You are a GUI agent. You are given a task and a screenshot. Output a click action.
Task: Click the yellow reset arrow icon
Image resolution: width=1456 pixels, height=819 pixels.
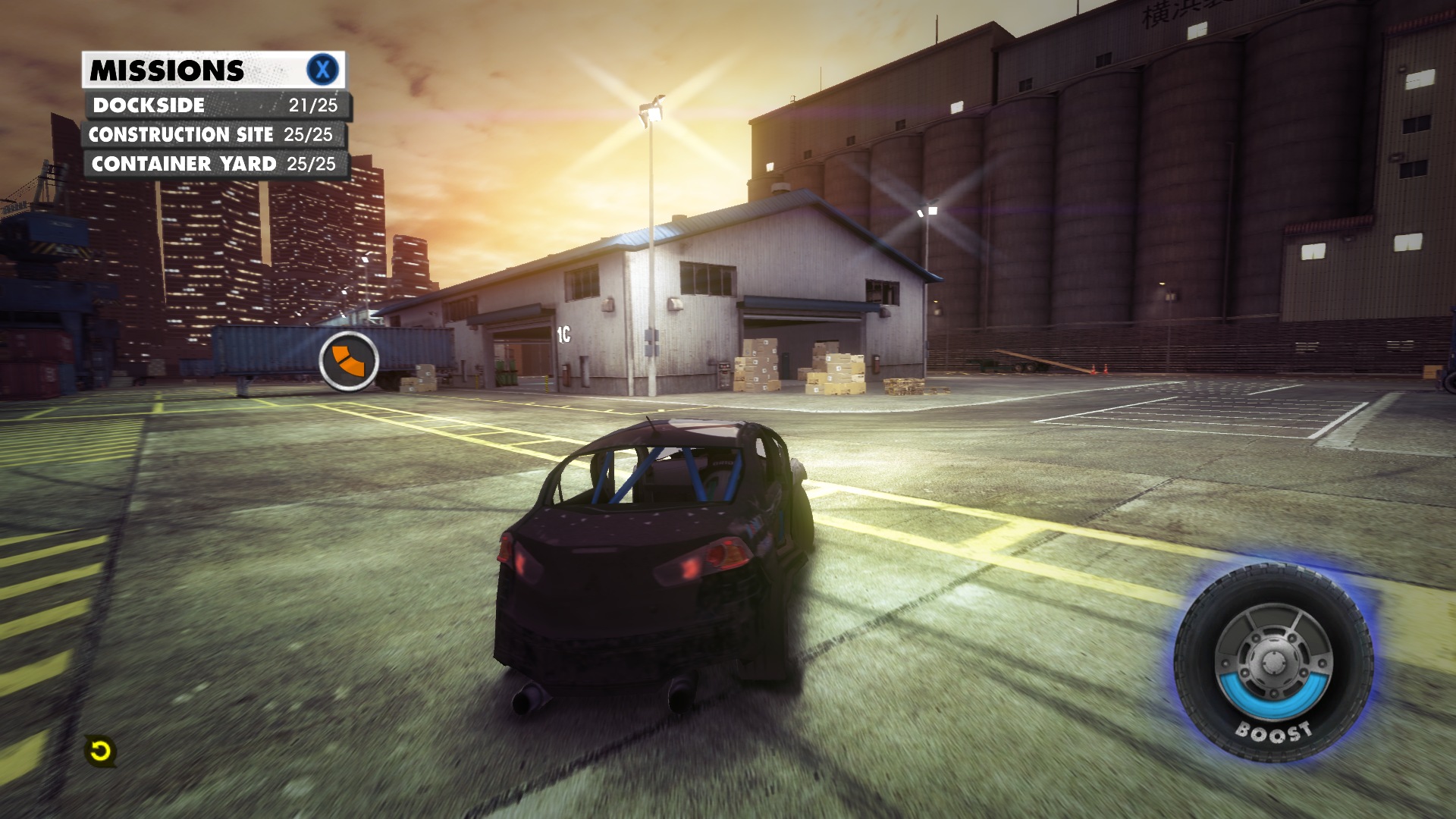[100, 752]
